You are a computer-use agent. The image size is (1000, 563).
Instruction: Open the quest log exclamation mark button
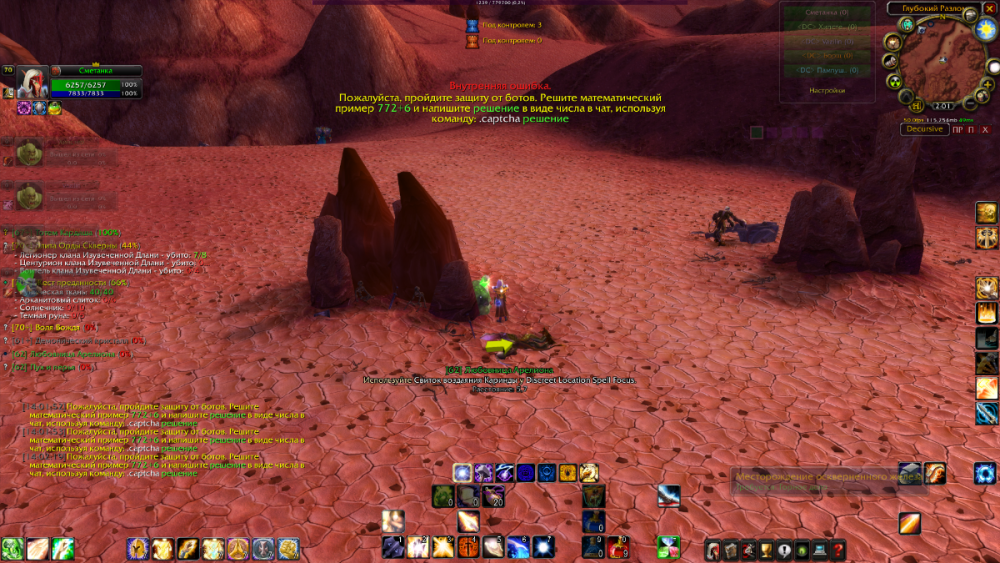point(784,549)
